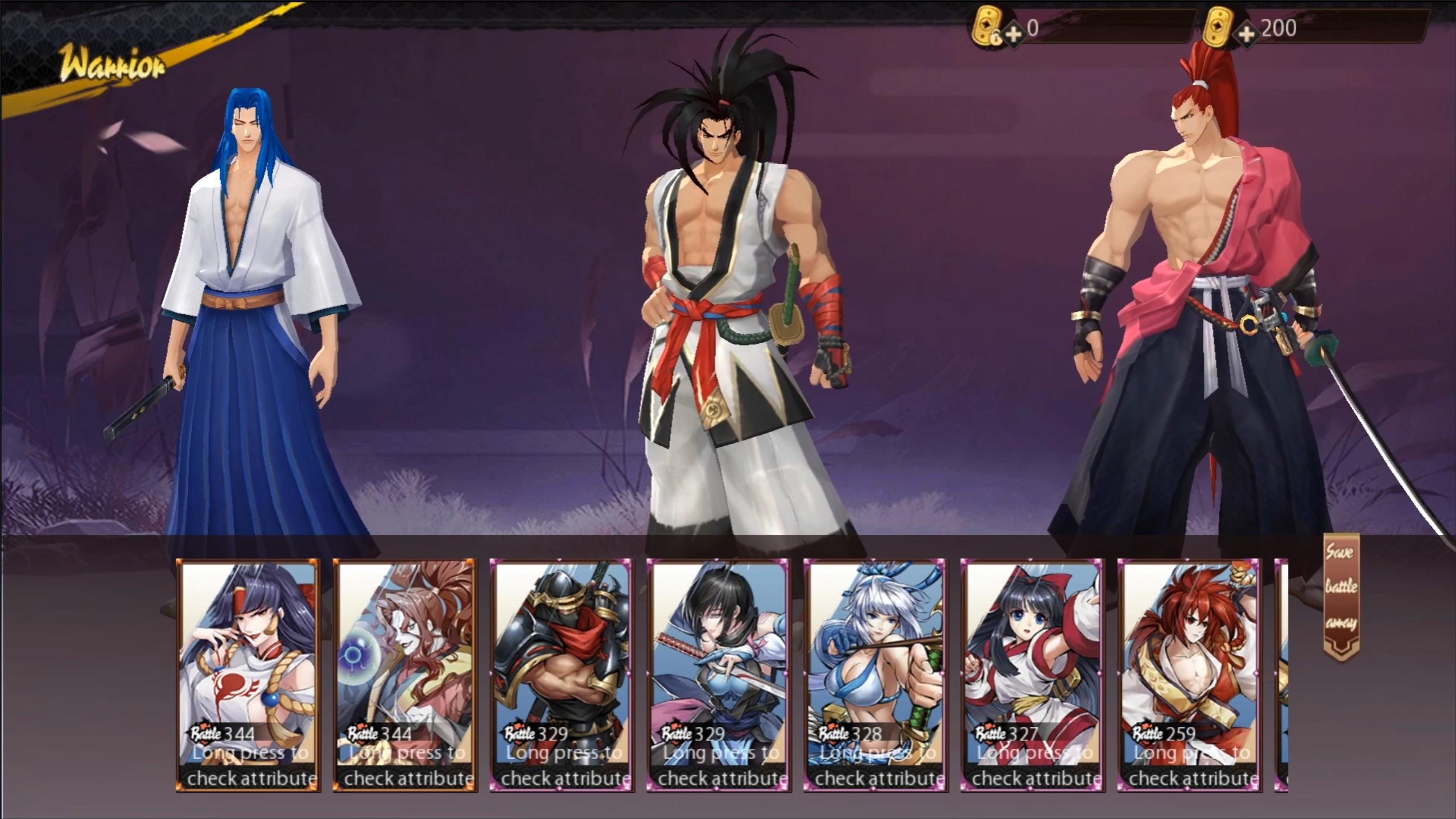Image resolution: width=1456 pixels, height=819 pixels.
Task: Save the battle array
Action: 1341,596
